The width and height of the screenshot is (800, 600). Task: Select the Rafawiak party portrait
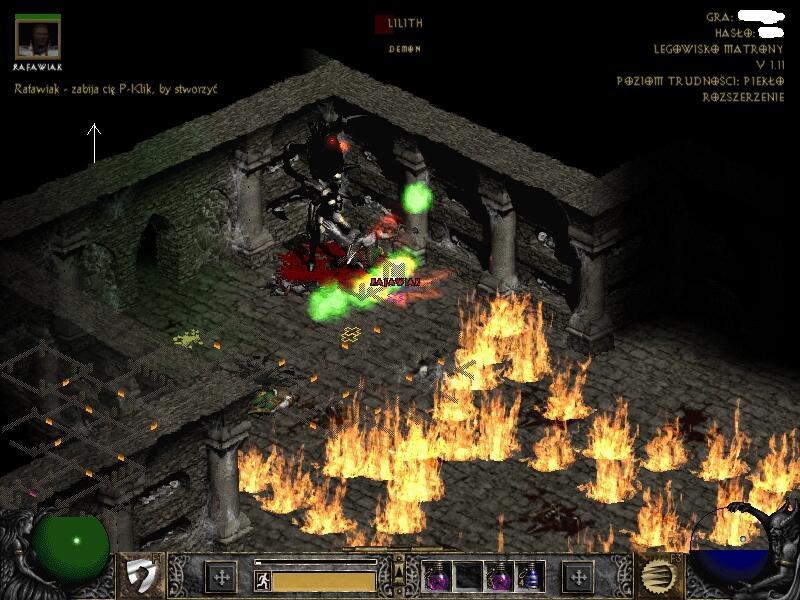[39, 38]
